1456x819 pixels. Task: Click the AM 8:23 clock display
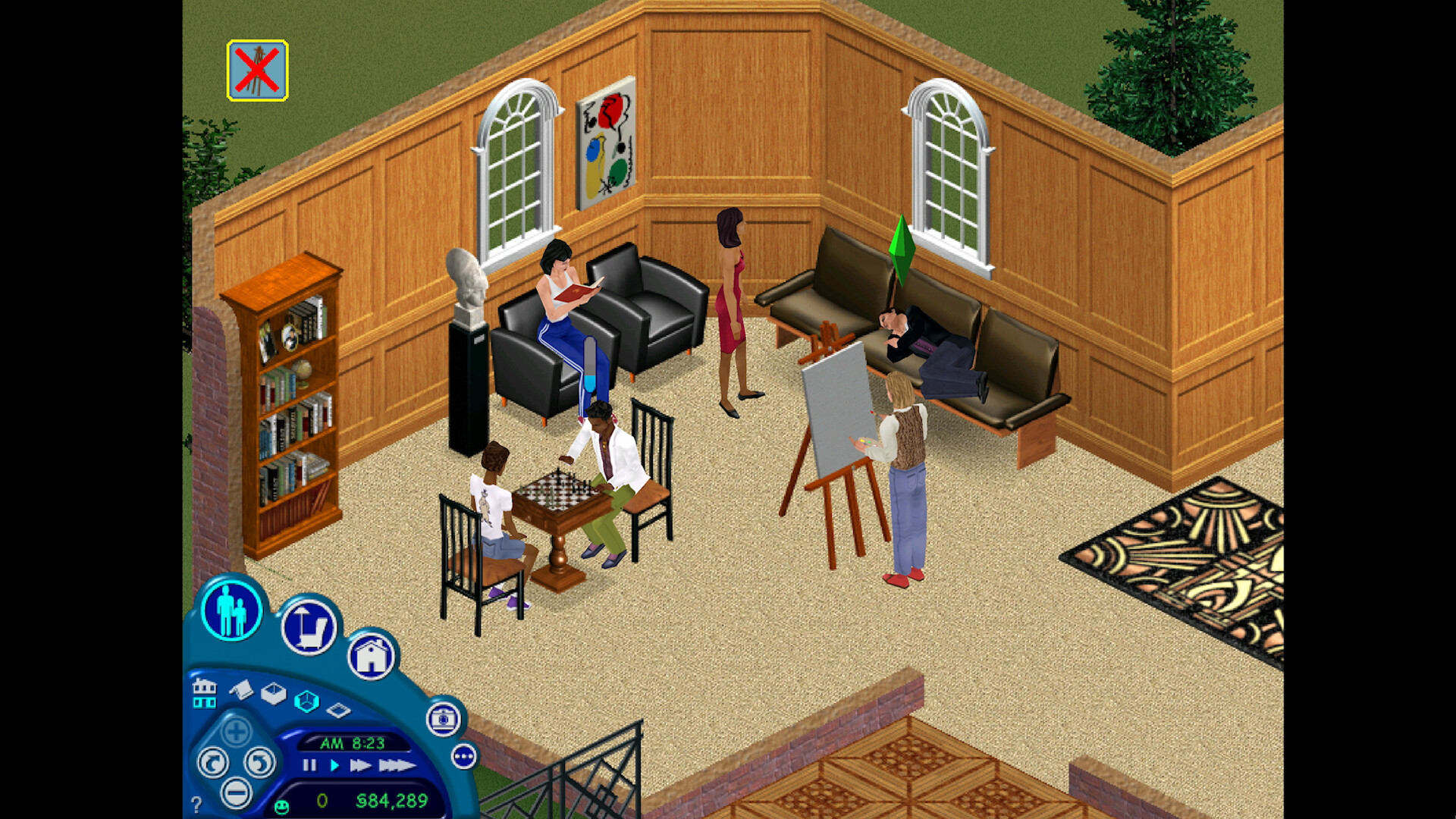point(353,743)
